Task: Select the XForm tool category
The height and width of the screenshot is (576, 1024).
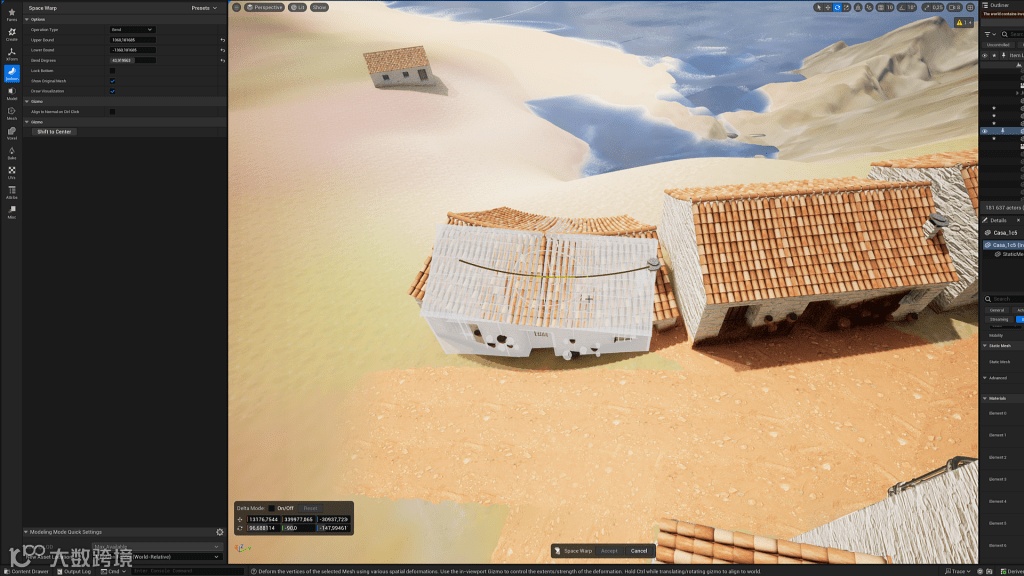Action: tap(12, 54)
